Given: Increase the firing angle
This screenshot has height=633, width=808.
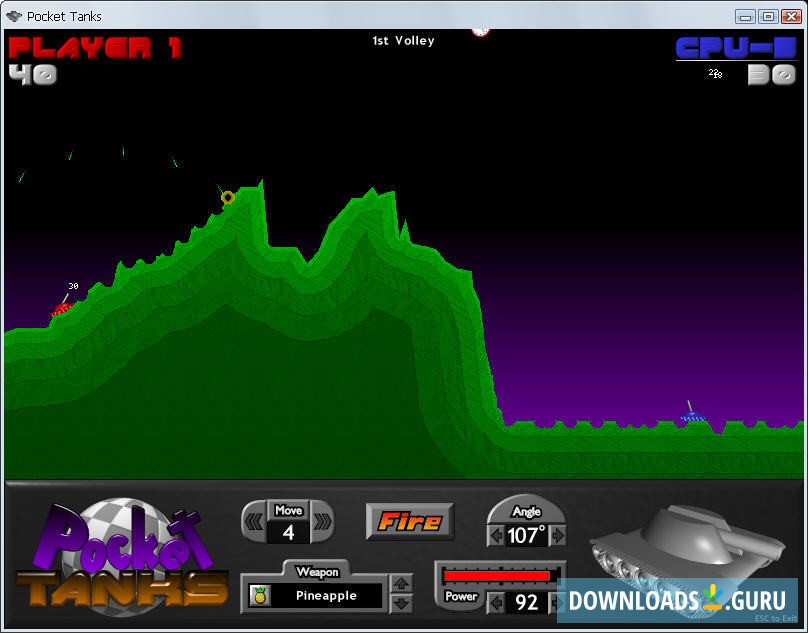Looking at the screenshot, I should click(x=558, y=536).
